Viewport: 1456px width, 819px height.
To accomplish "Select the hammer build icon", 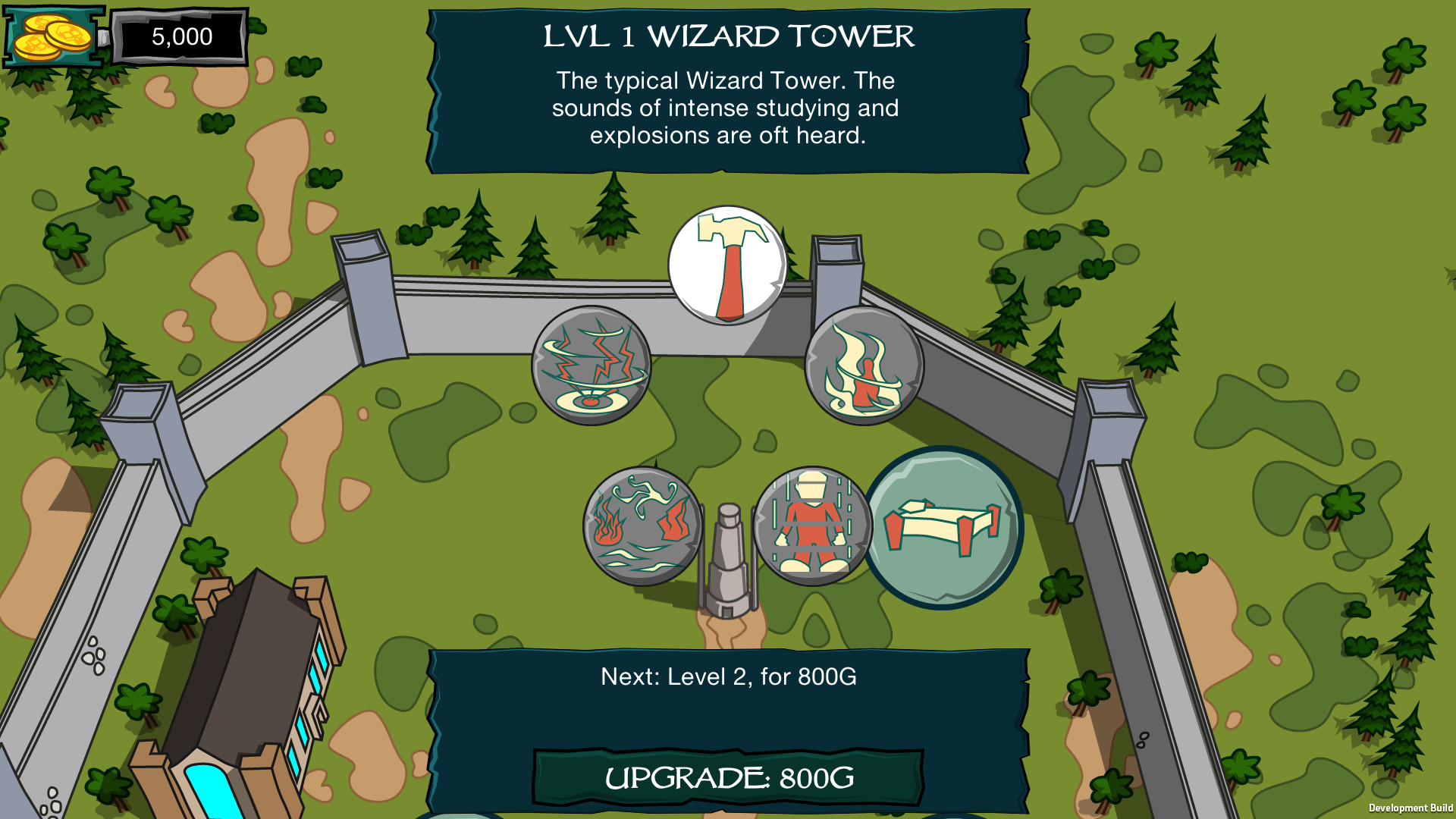I will click(x=726, y=267).
